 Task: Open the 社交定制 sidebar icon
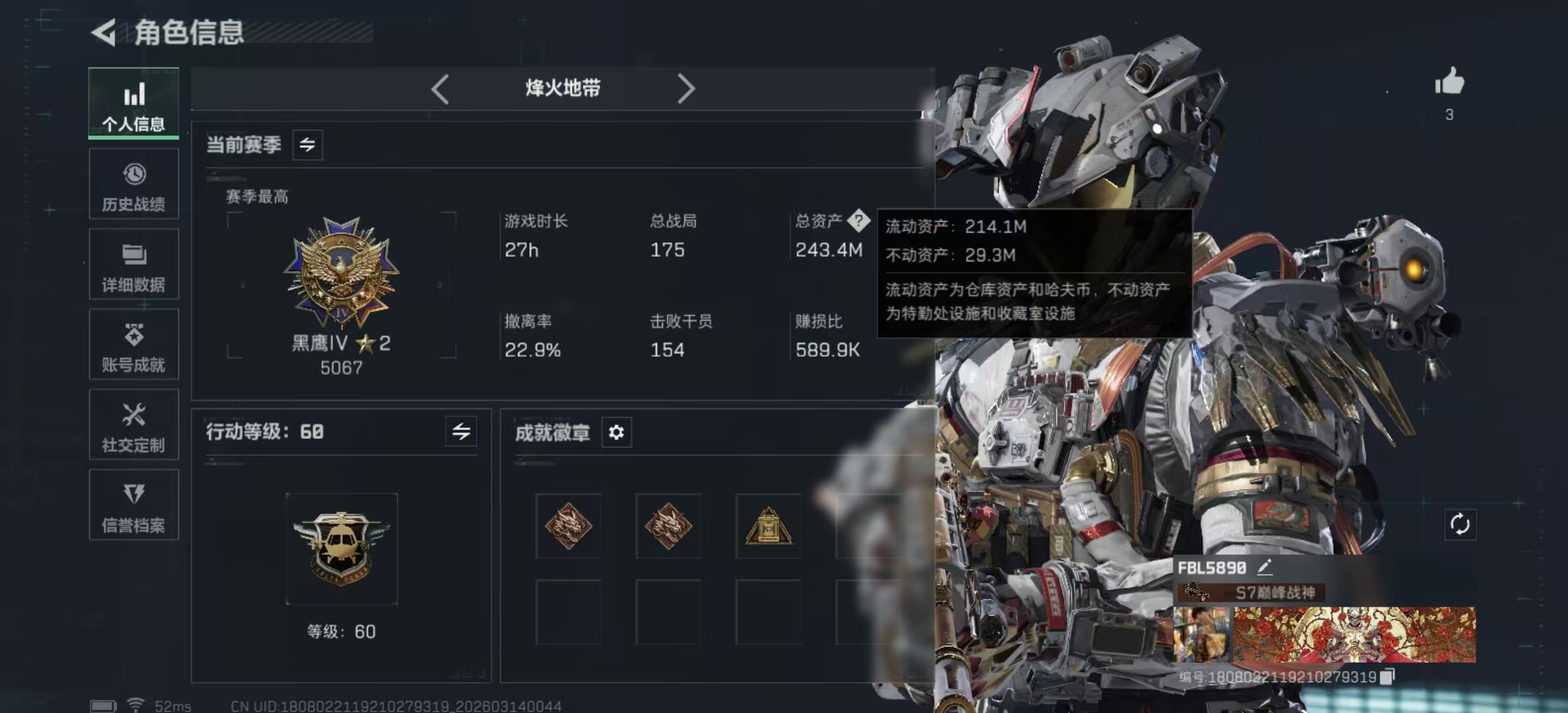(x=134, y=426)
